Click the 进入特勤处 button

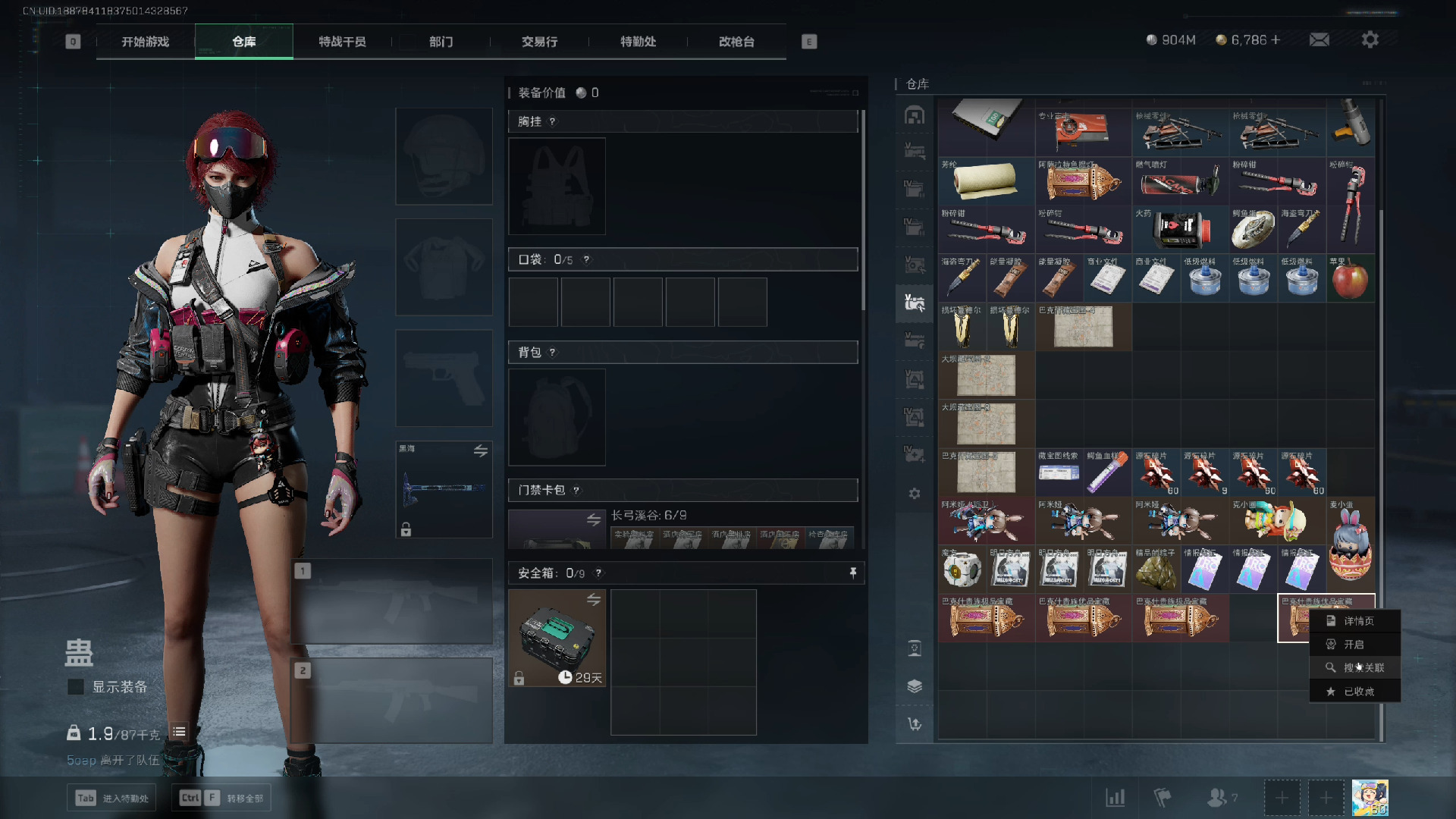(112, 798)
